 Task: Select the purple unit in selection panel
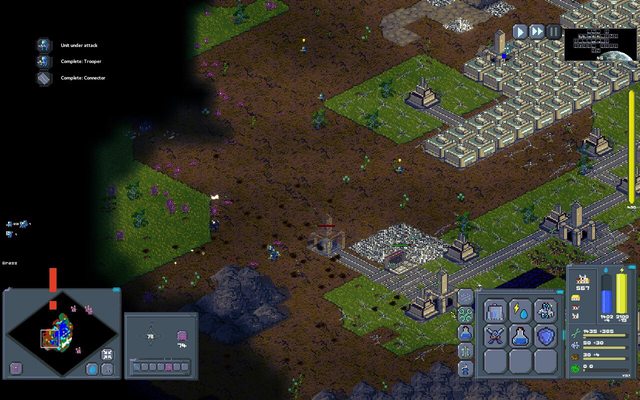click(182, 337)
